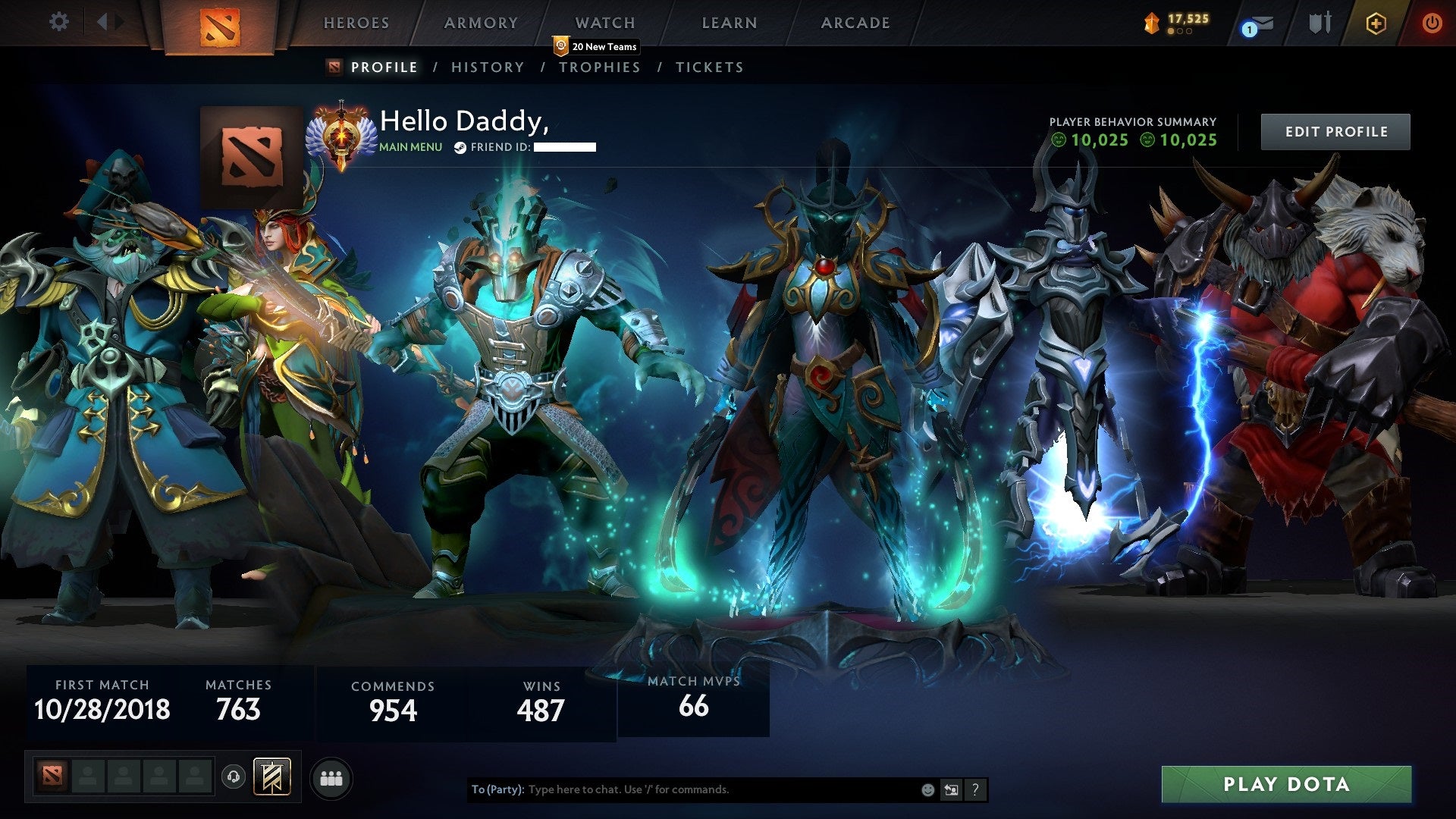1456x819 pixels.
Task: Click the party chat input field
Action: click(x=682, y=789)
